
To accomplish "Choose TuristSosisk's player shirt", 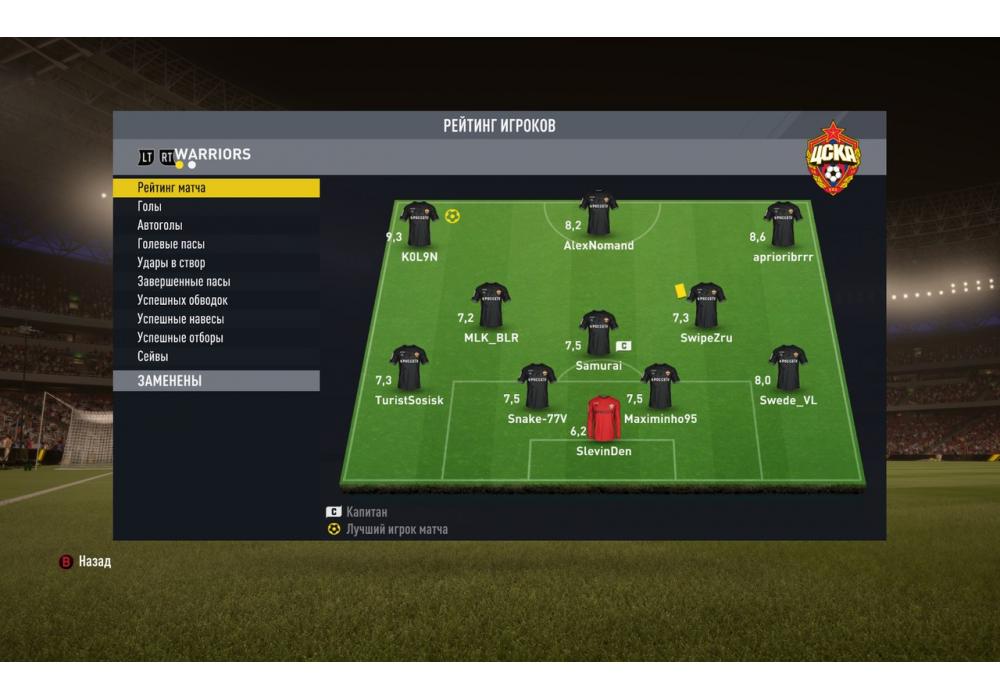I will [409, 368].
